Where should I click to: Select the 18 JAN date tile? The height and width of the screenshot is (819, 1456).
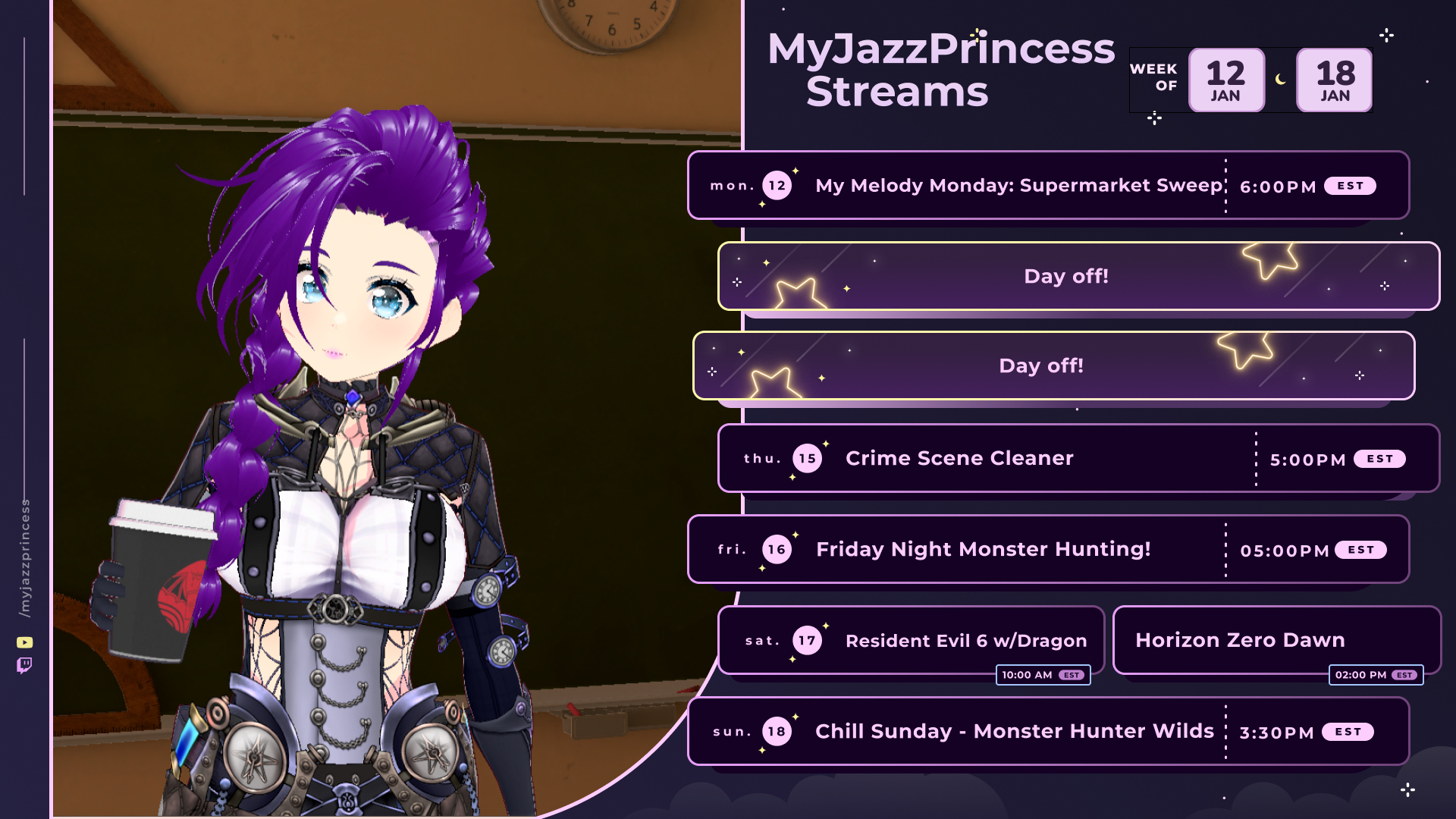pyautogui.click(x=1335, y=80)
